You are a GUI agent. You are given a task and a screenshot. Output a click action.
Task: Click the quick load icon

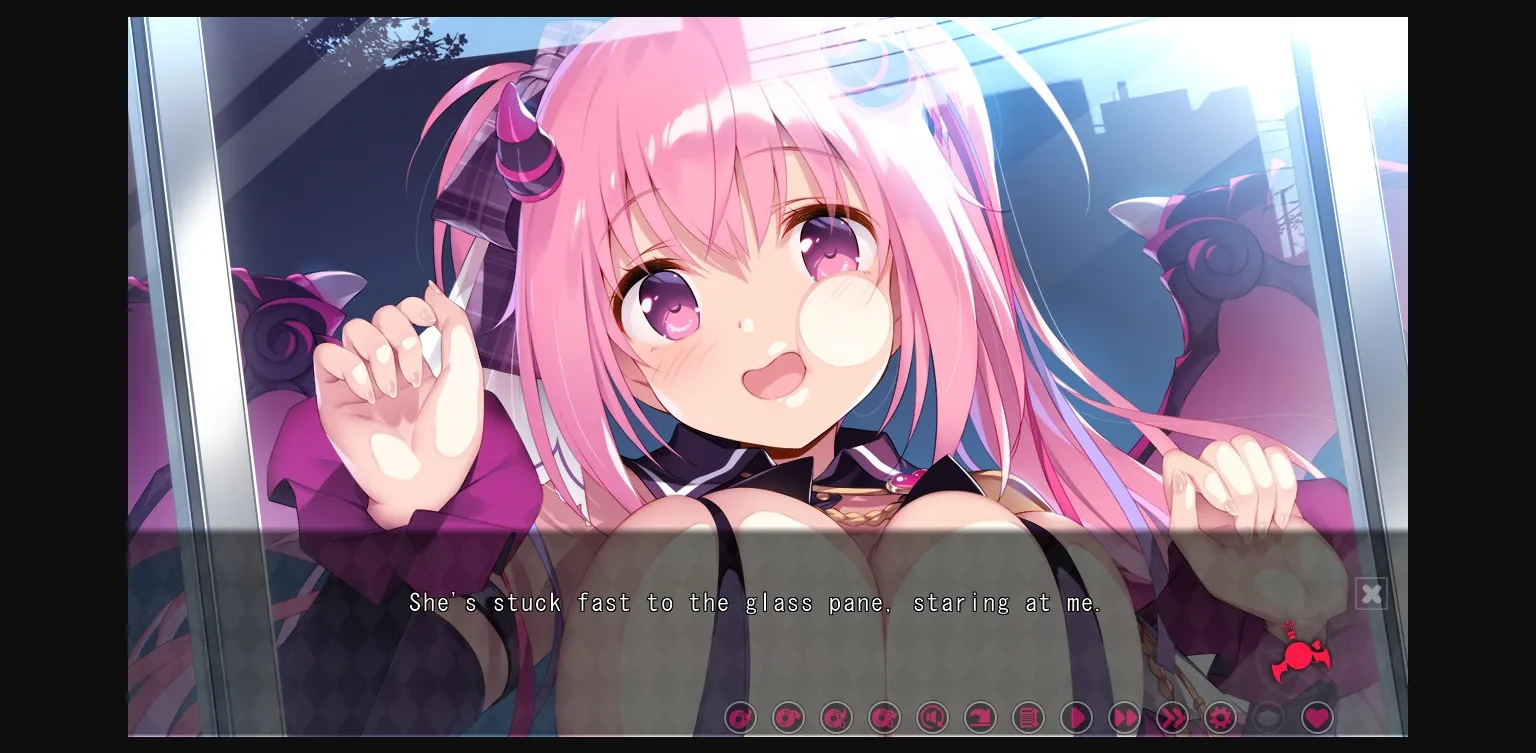click(x=884, y=717)
